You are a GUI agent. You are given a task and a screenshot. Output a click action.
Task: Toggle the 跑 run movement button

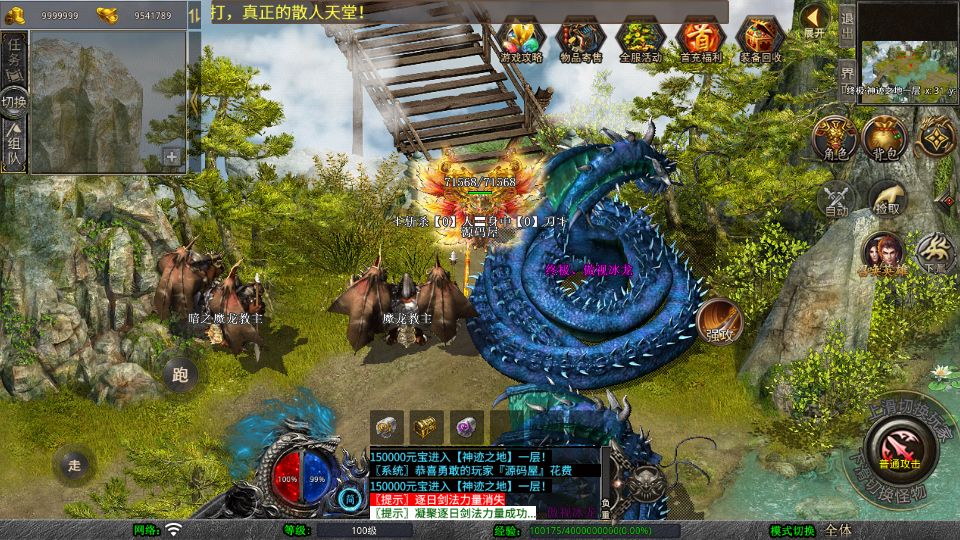tap(180, 376)
